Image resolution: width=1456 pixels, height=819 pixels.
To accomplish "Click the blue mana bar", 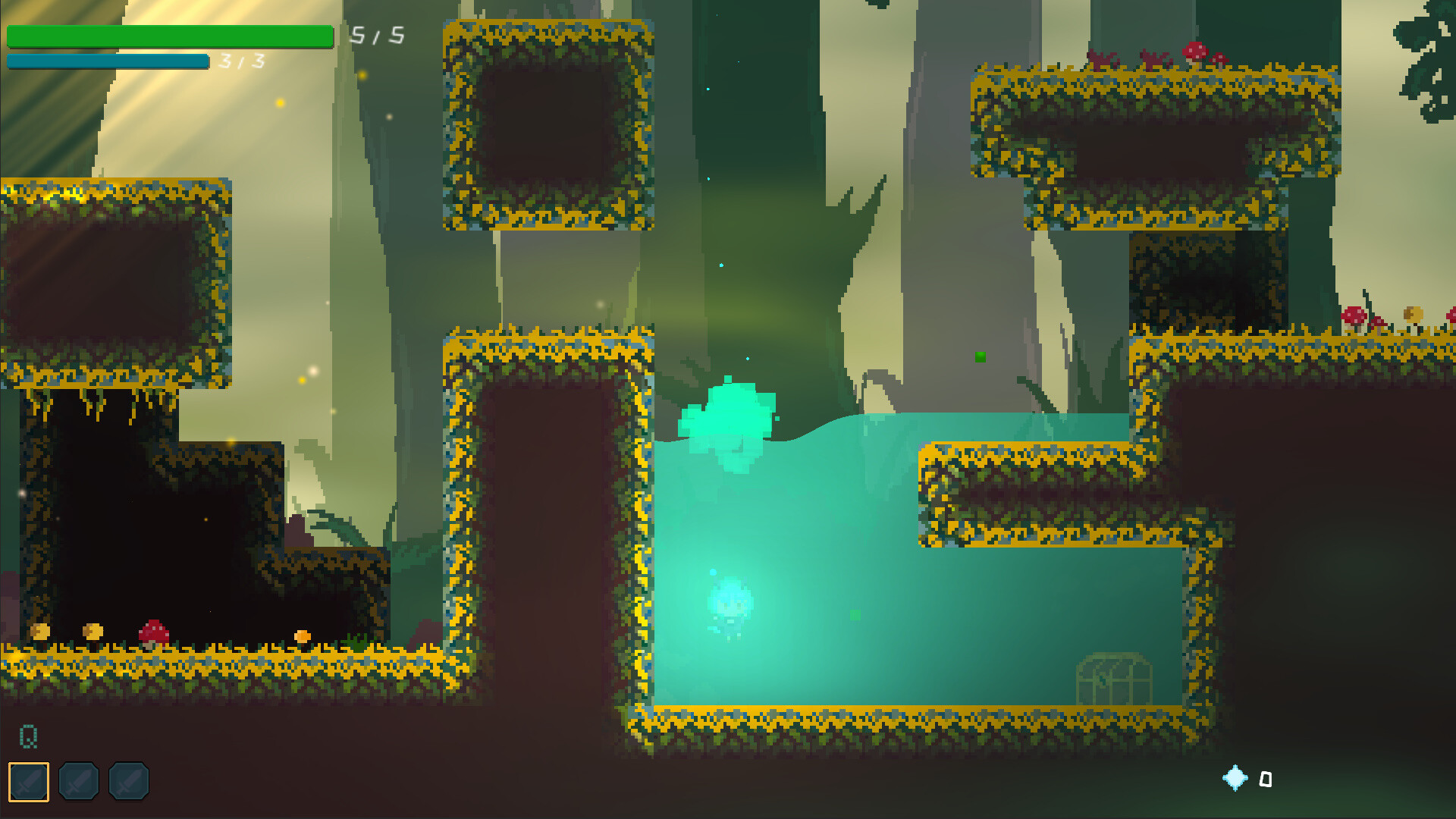I will (x=106, y=59).
